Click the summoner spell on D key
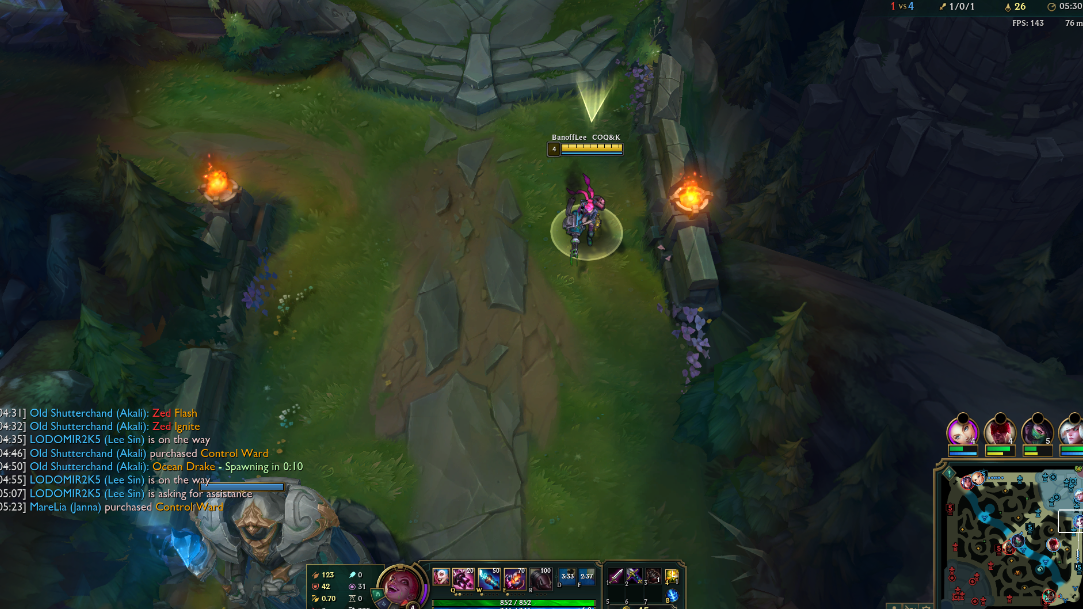1083x609 pixels. click(567, 576)
